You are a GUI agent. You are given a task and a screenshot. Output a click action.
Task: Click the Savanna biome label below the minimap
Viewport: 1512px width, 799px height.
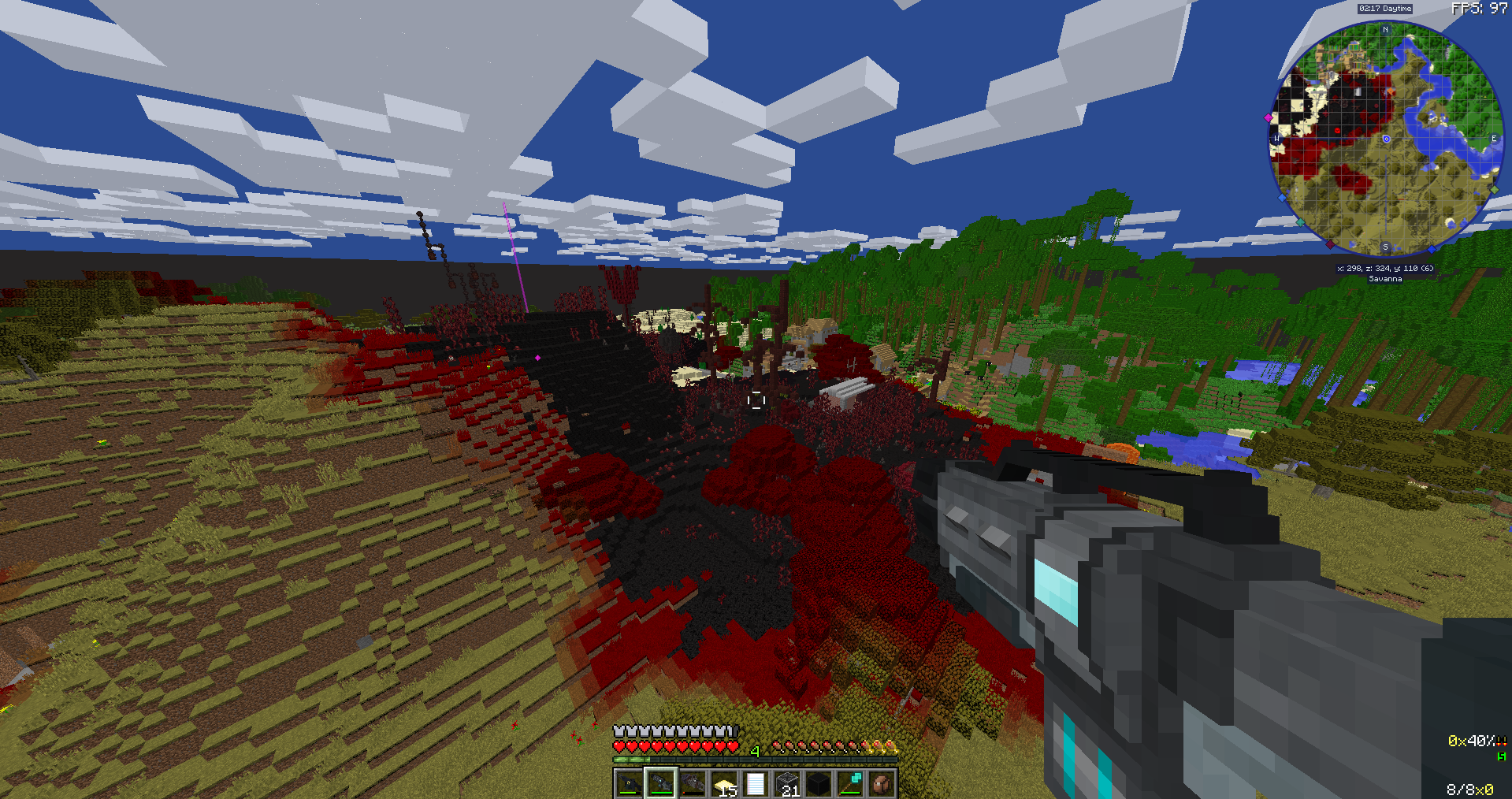point(1385,278)
